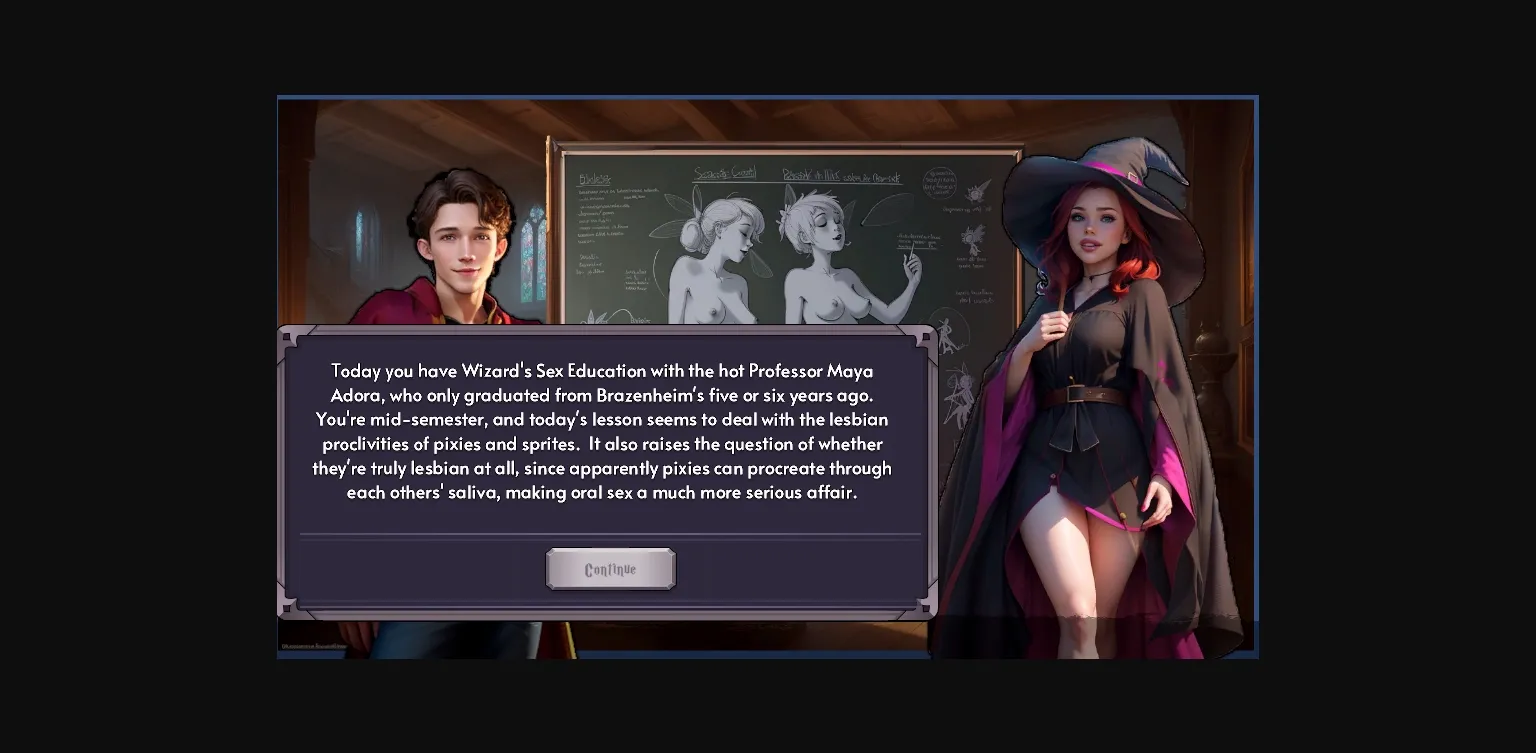
Task: Click the ornate bottom-right corner of the dialog frame
Action: coord(925,608)
